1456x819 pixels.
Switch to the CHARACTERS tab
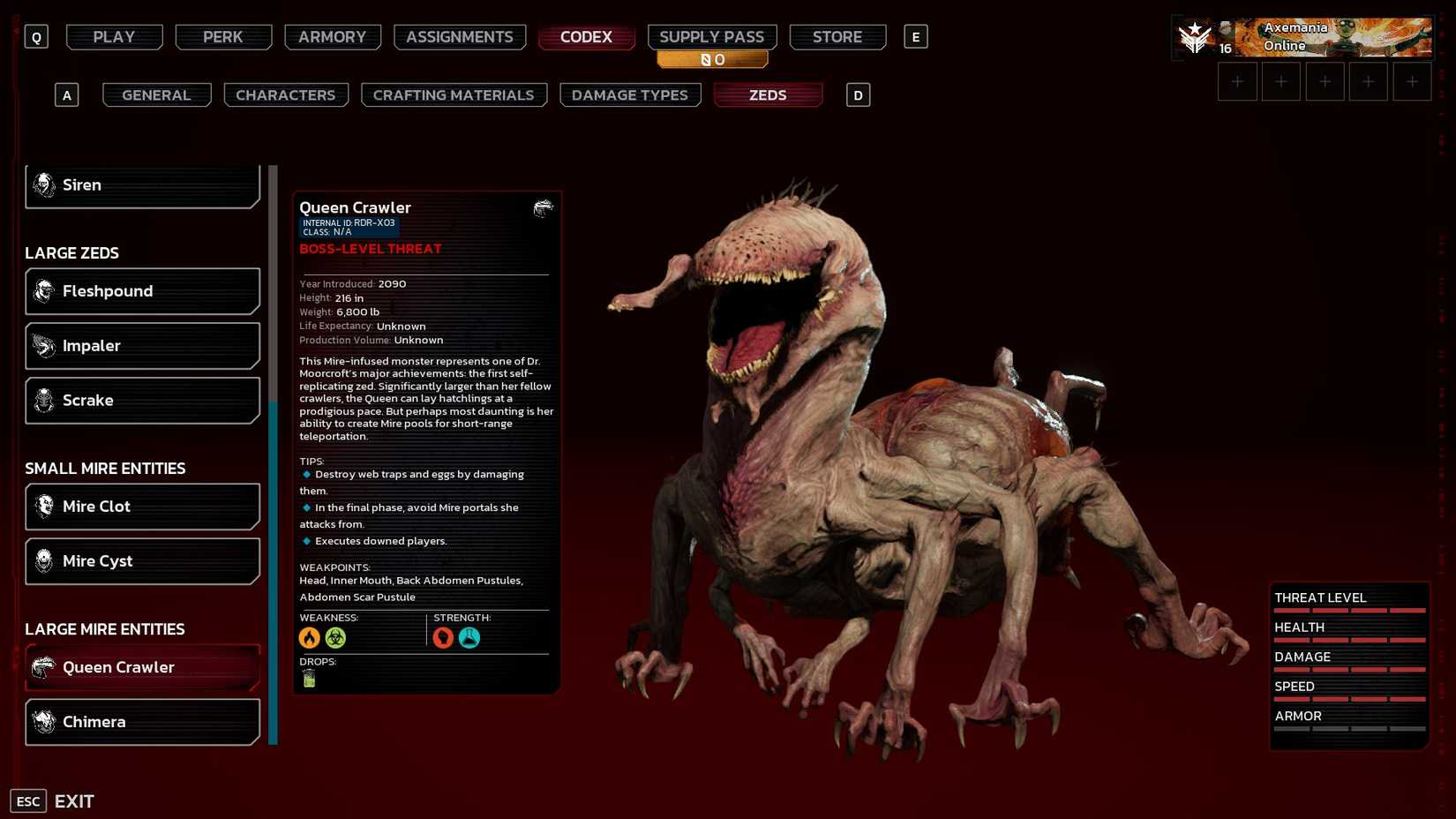[x=286, y=94]
